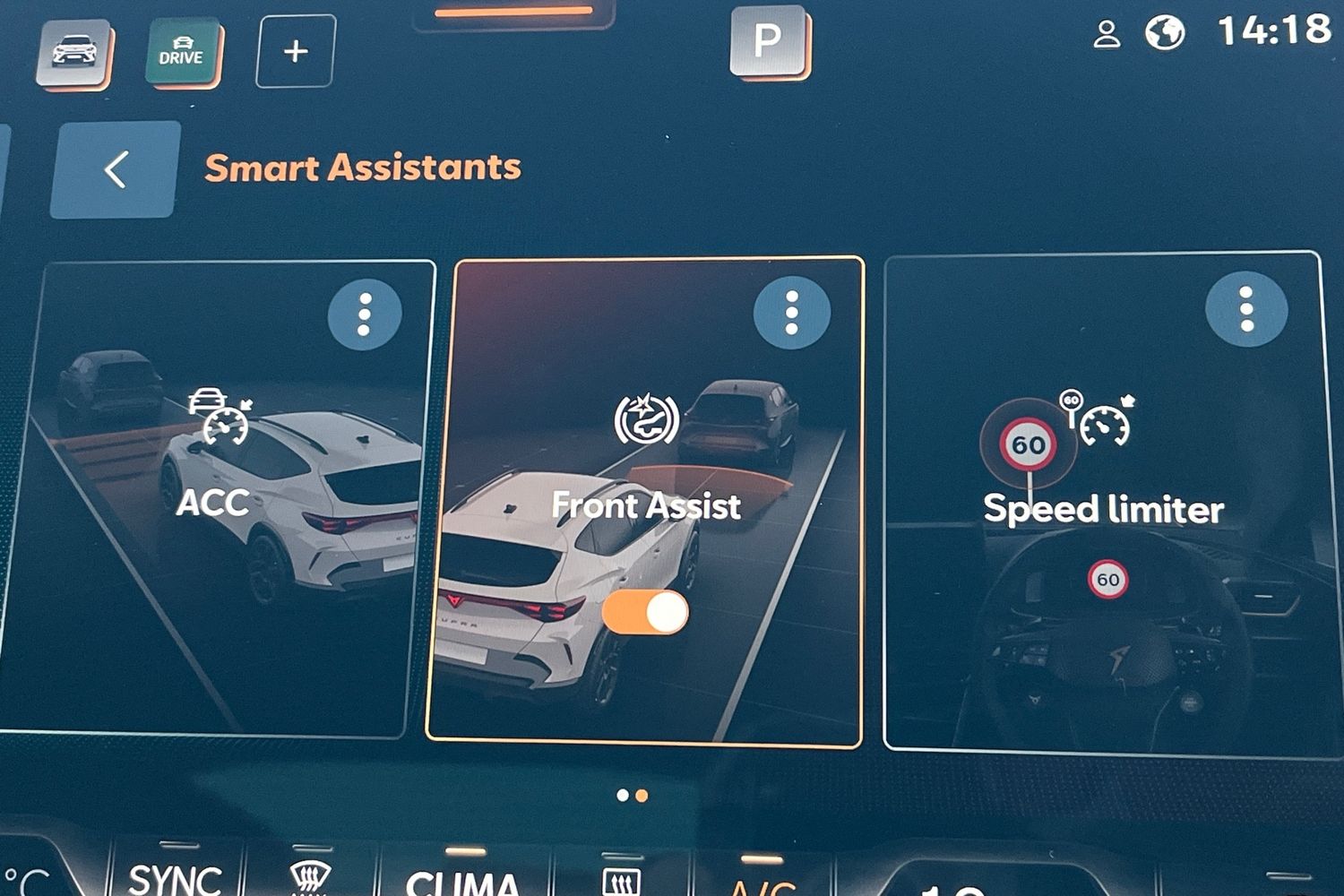Go back from Smart Assistants
The image size is (1344, 896).
point(115,169)
